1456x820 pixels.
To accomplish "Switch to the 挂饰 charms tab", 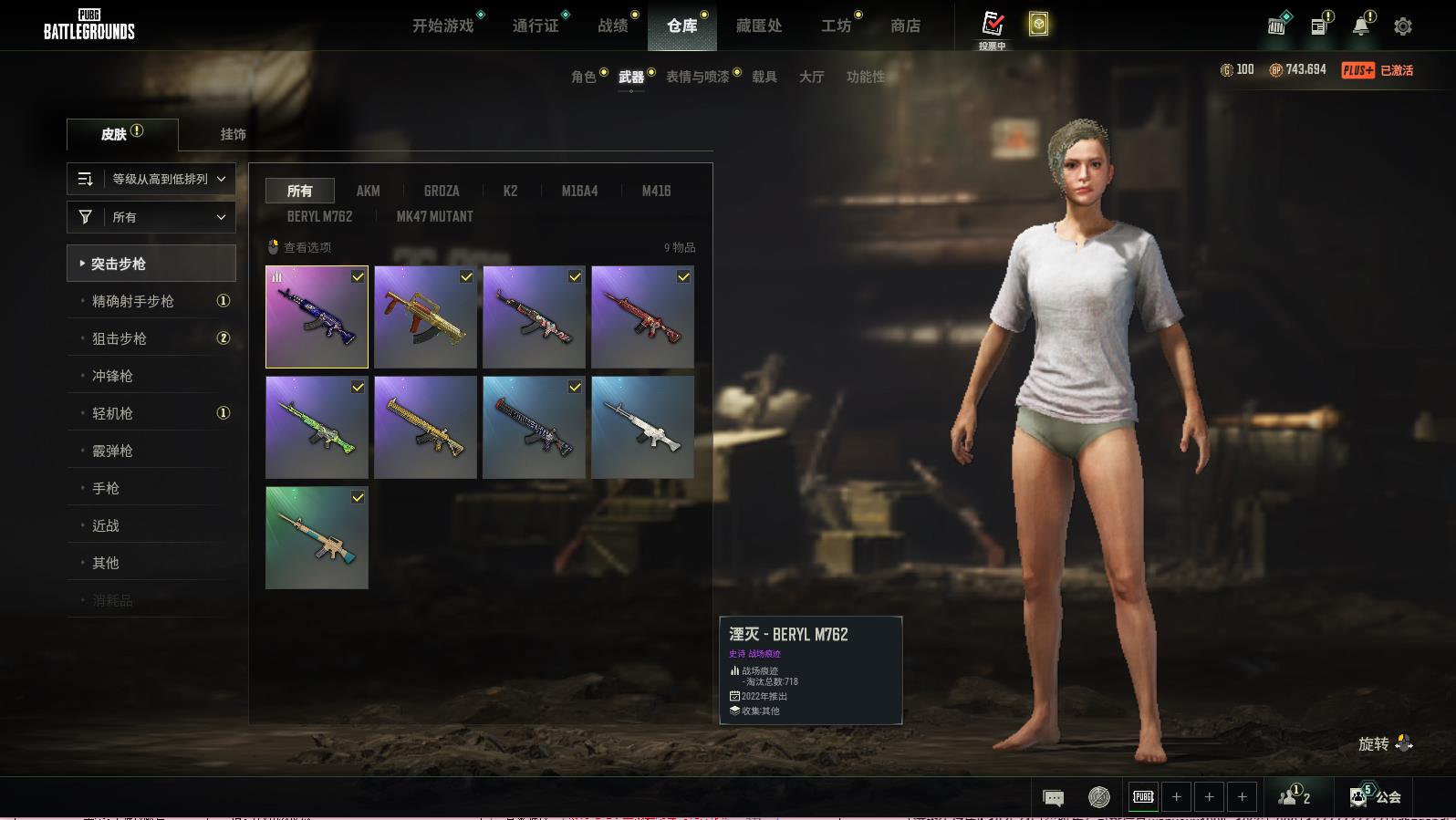I will (x=234, y=134).
